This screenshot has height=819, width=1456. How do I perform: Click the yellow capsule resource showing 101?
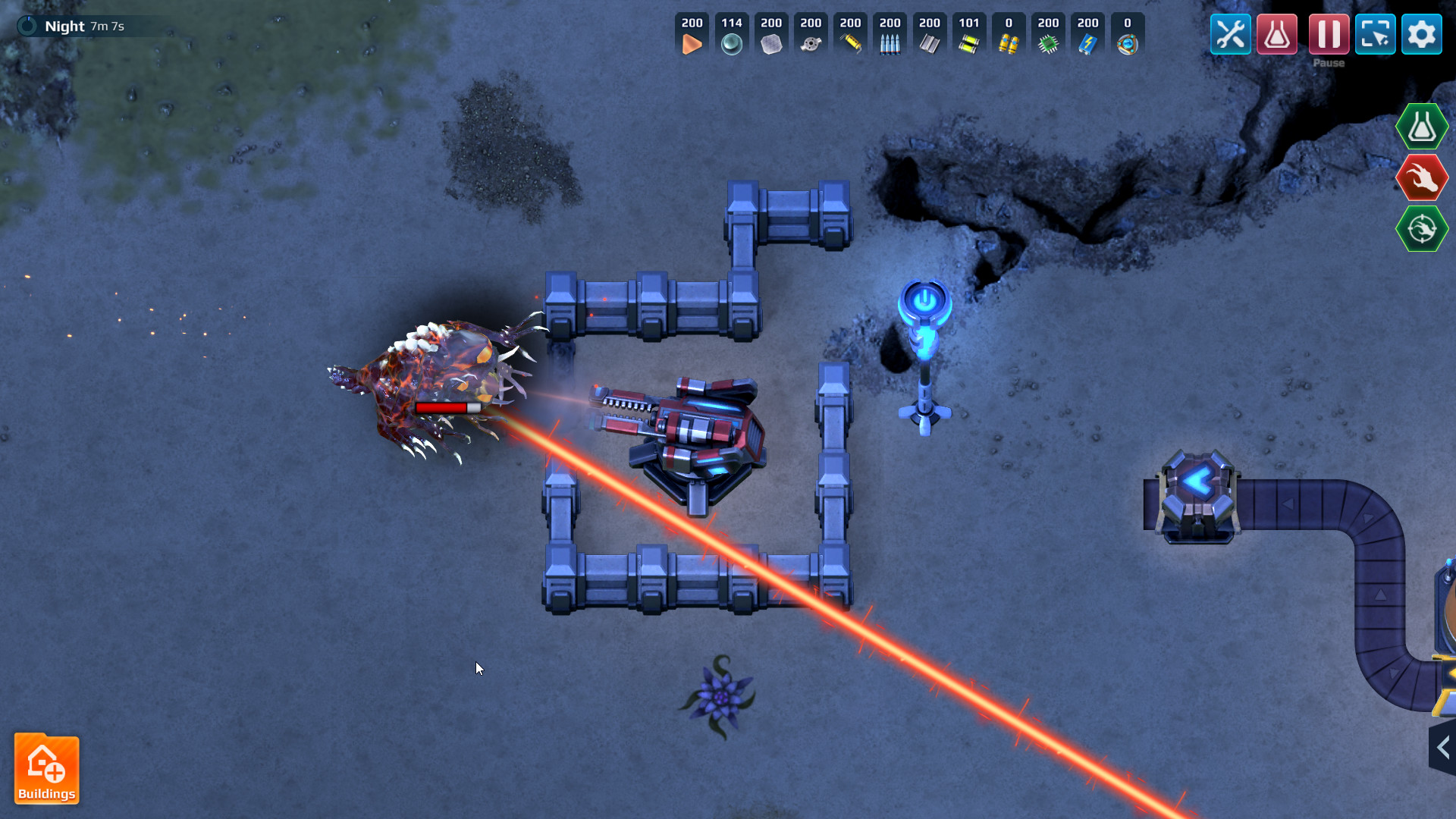pos(969,34)
